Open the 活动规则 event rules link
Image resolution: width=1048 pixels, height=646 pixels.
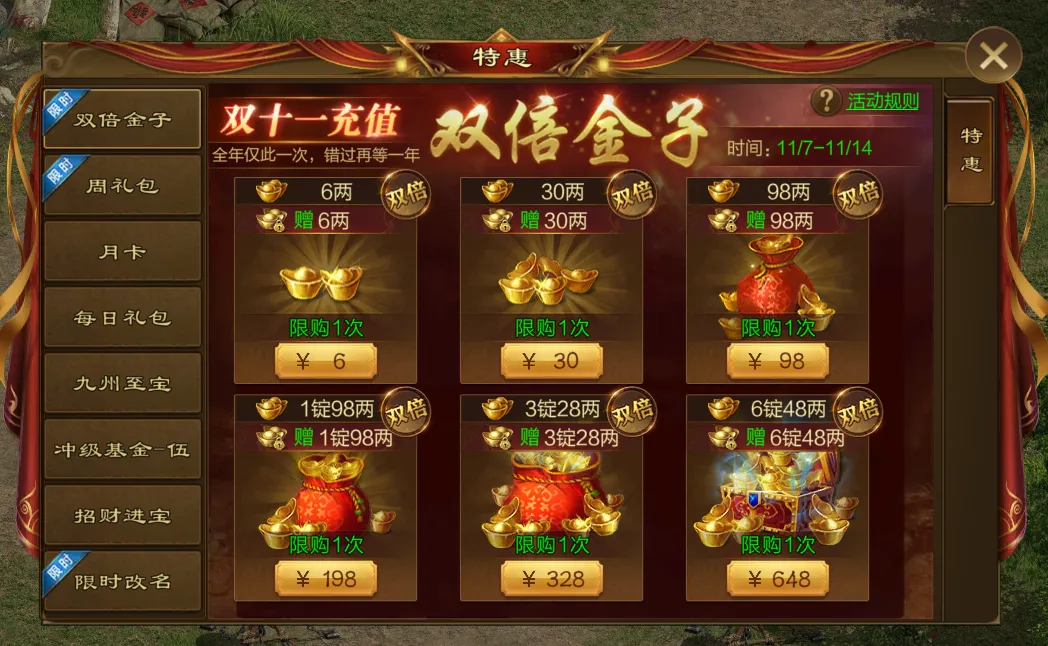point(882,101)
